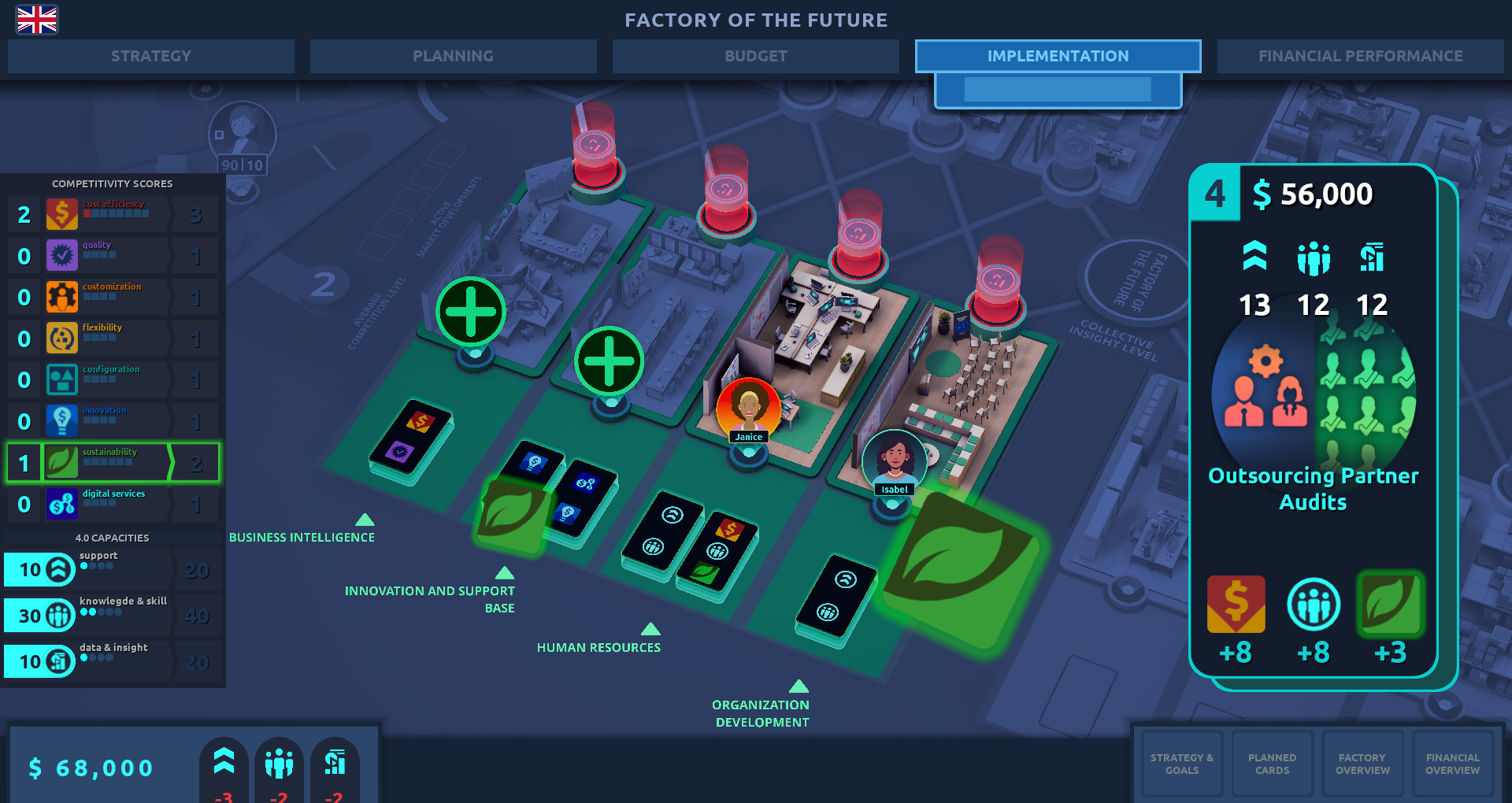Pick the quality score row
Image resolution: width=1512 pixels, height=803 pixels.
point(113,256)
